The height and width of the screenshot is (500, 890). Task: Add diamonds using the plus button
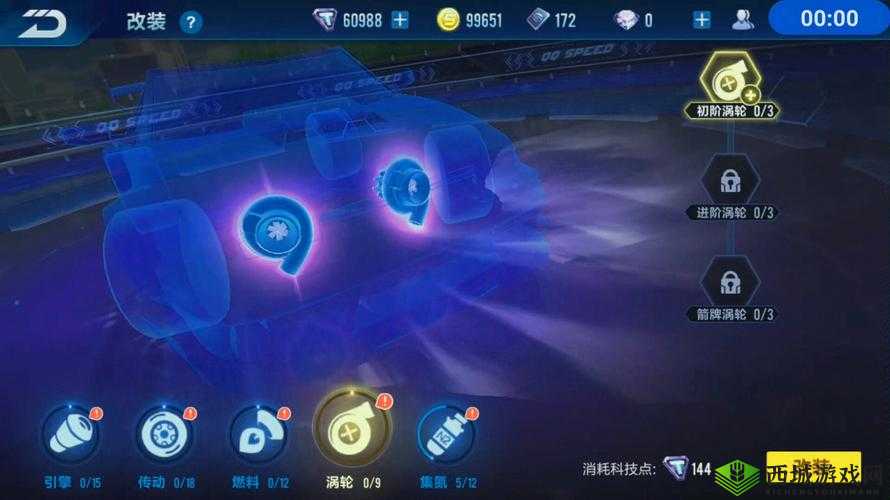coord(702,20)
